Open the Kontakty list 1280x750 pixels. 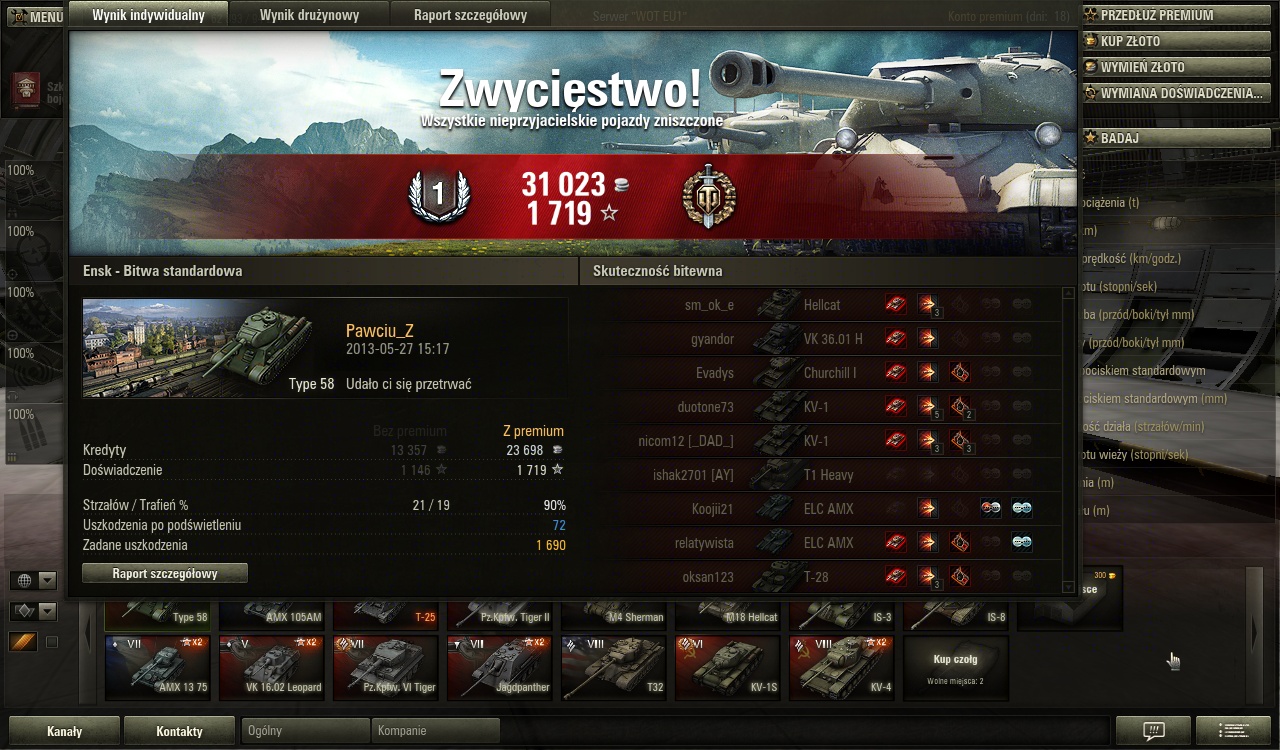coord(179,731)
